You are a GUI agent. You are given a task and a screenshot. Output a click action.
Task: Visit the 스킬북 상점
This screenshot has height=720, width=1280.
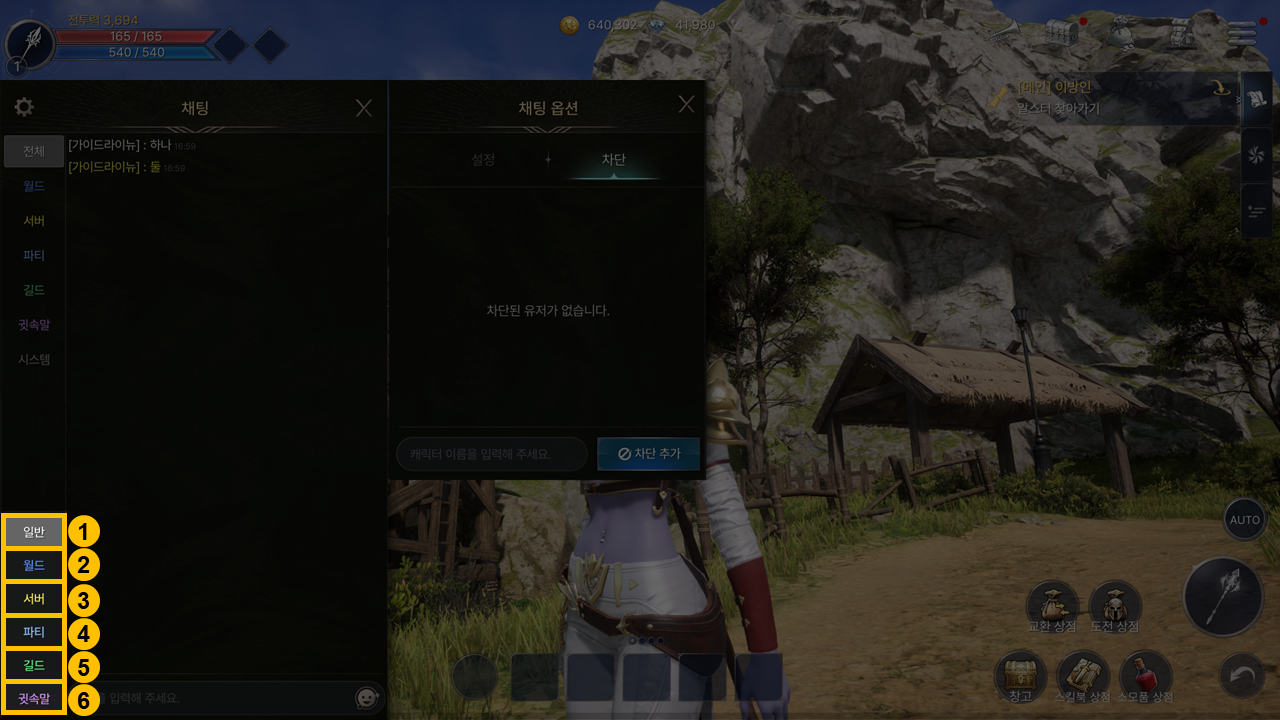tap(1084, 675)
